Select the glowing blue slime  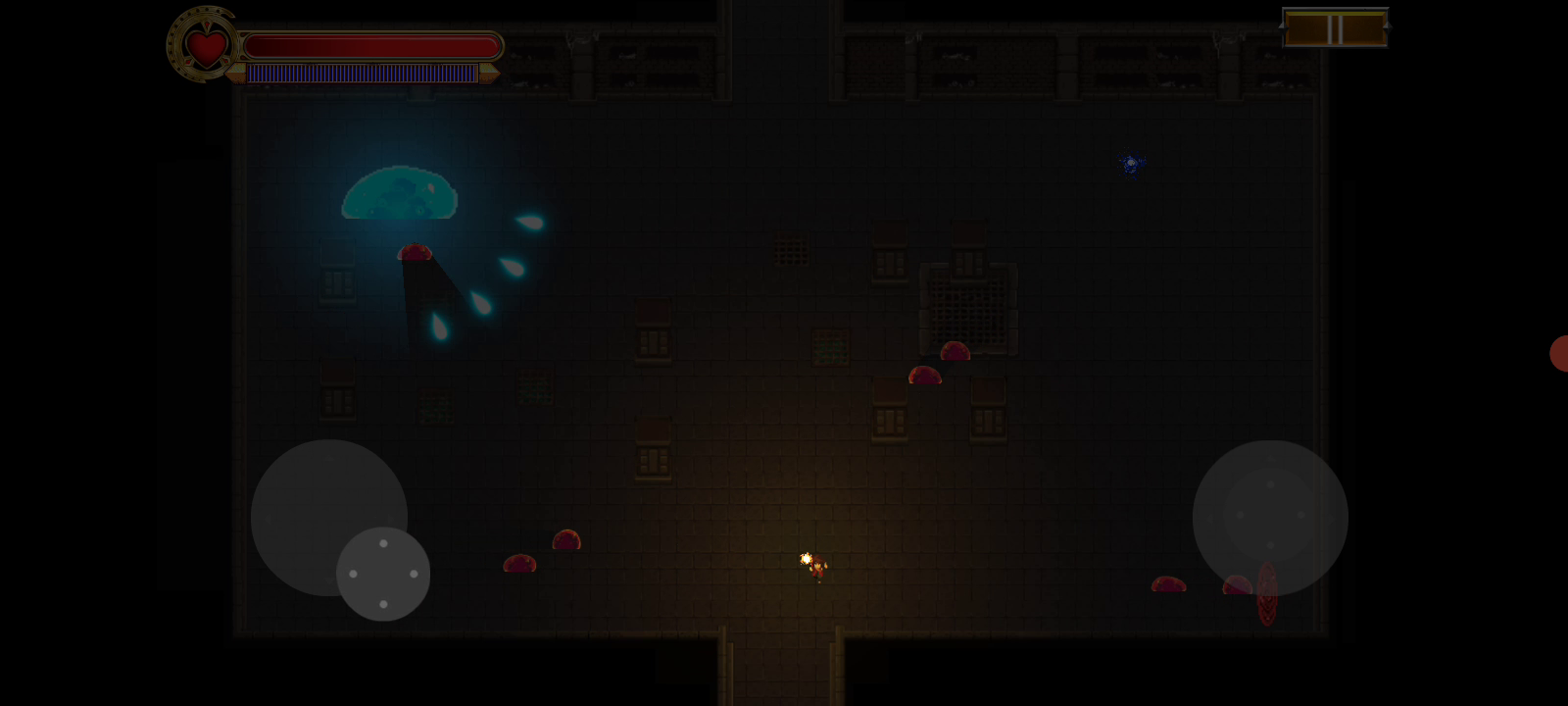[x=400, y=196]
